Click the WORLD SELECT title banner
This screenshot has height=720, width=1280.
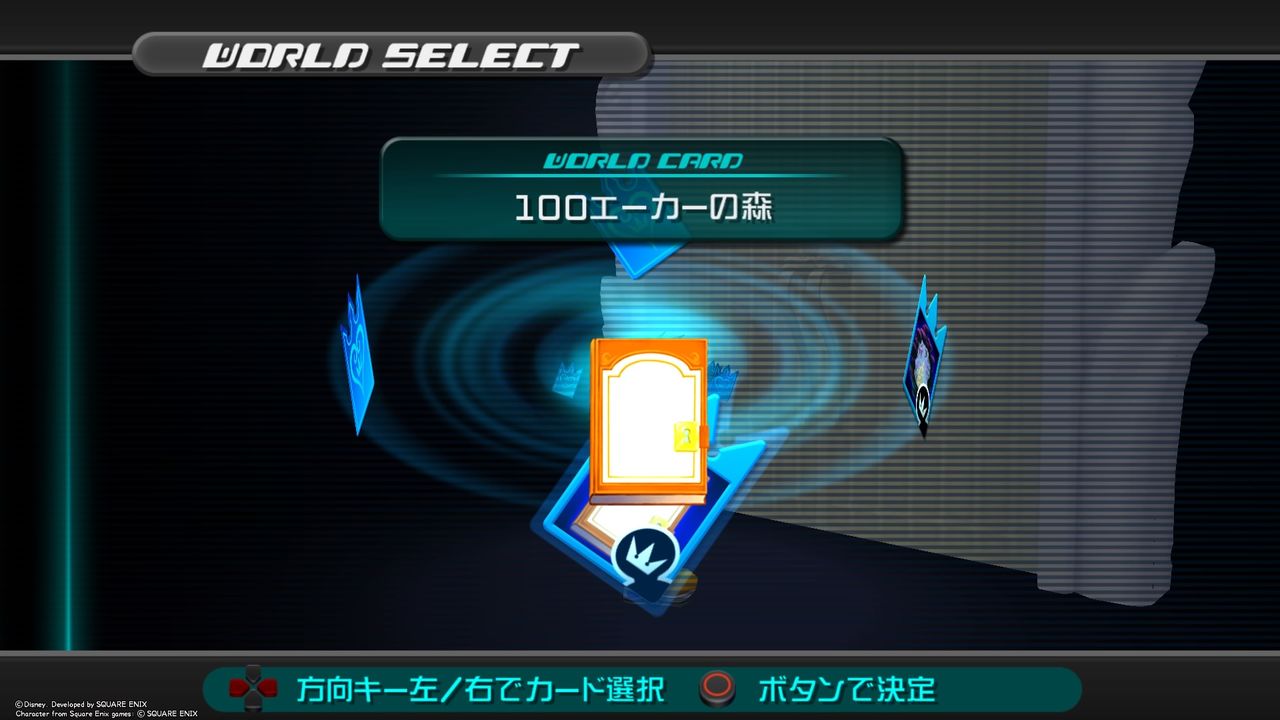coord(390,55)
